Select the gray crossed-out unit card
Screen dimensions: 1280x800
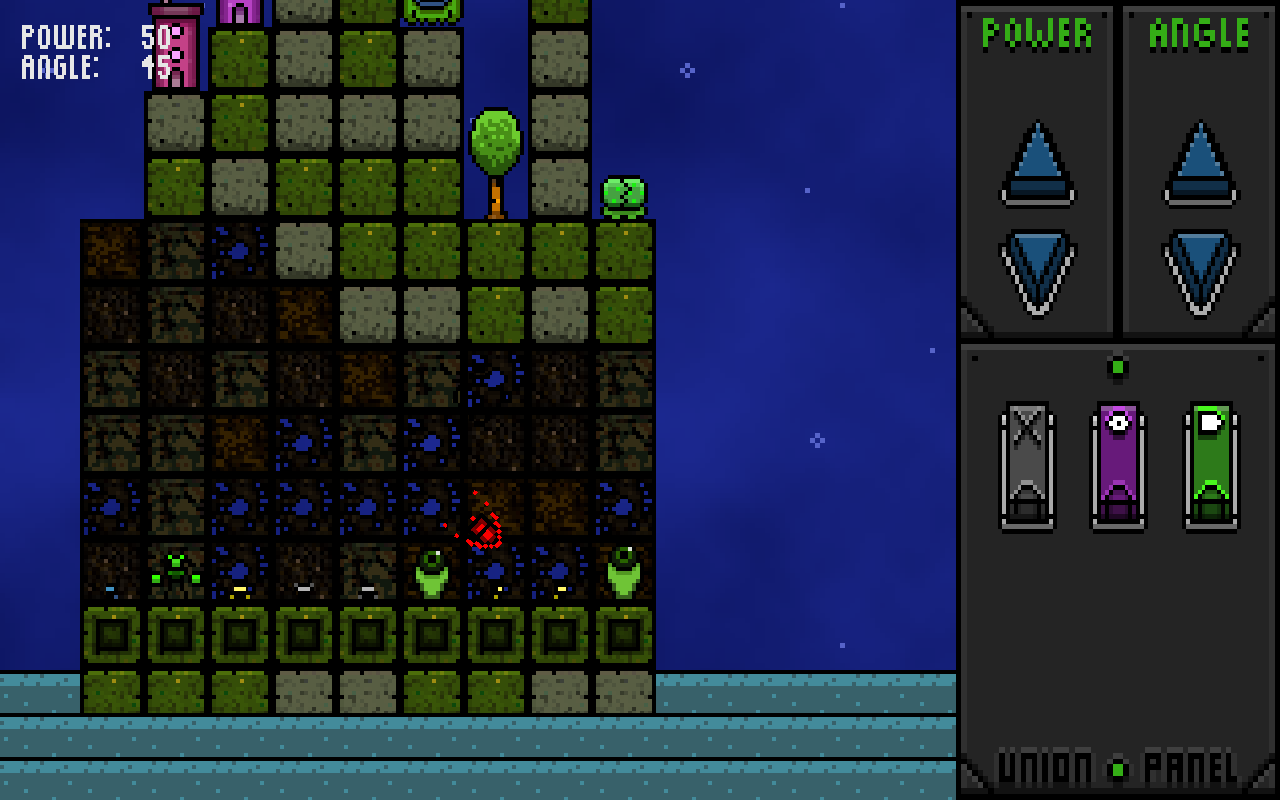(1027, 465)
